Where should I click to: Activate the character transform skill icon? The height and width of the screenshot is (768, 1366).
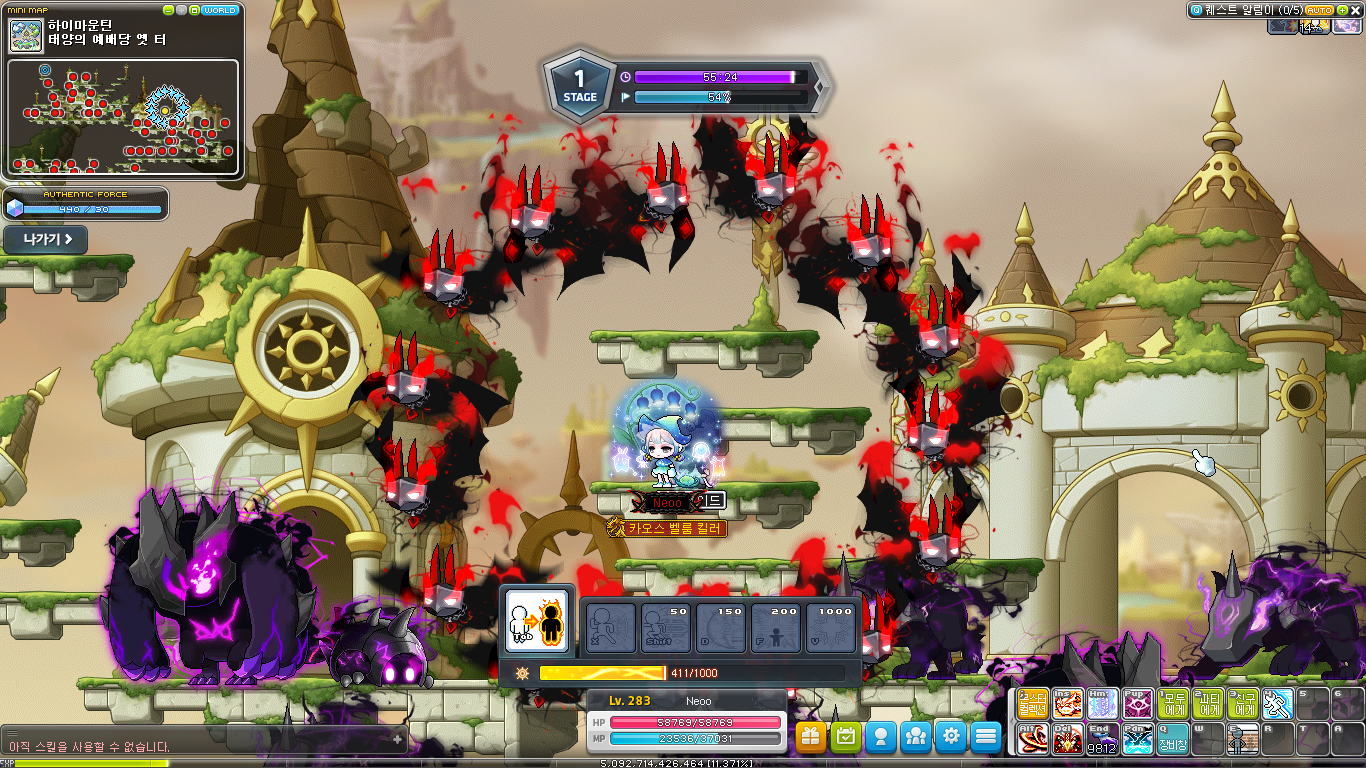pos(537,622)
